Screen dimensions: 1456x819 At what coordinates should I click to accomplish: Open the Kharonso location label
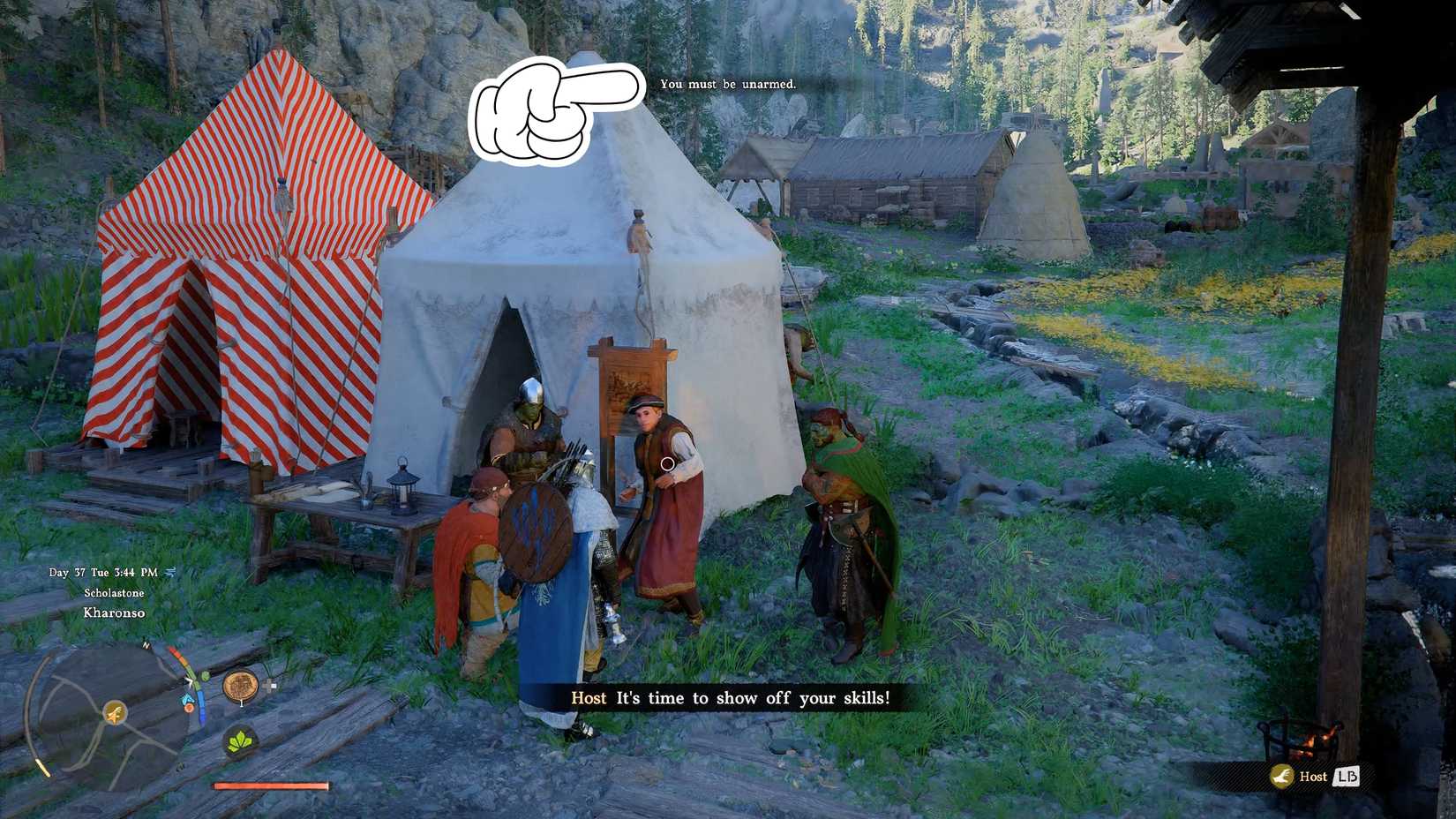pyautogui.click(x=114, y=612)
